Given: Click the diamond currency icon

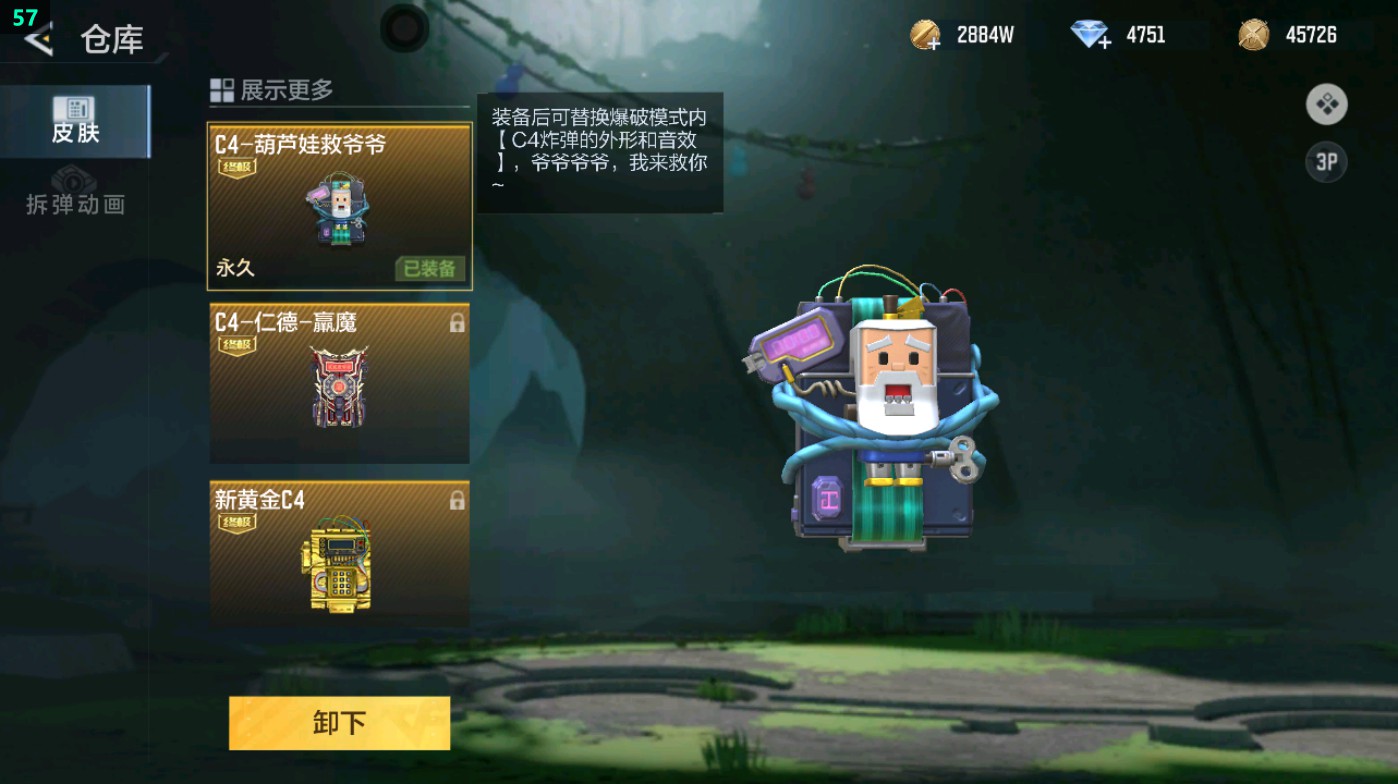Looking at the screenshot, I should [1088, 34].
